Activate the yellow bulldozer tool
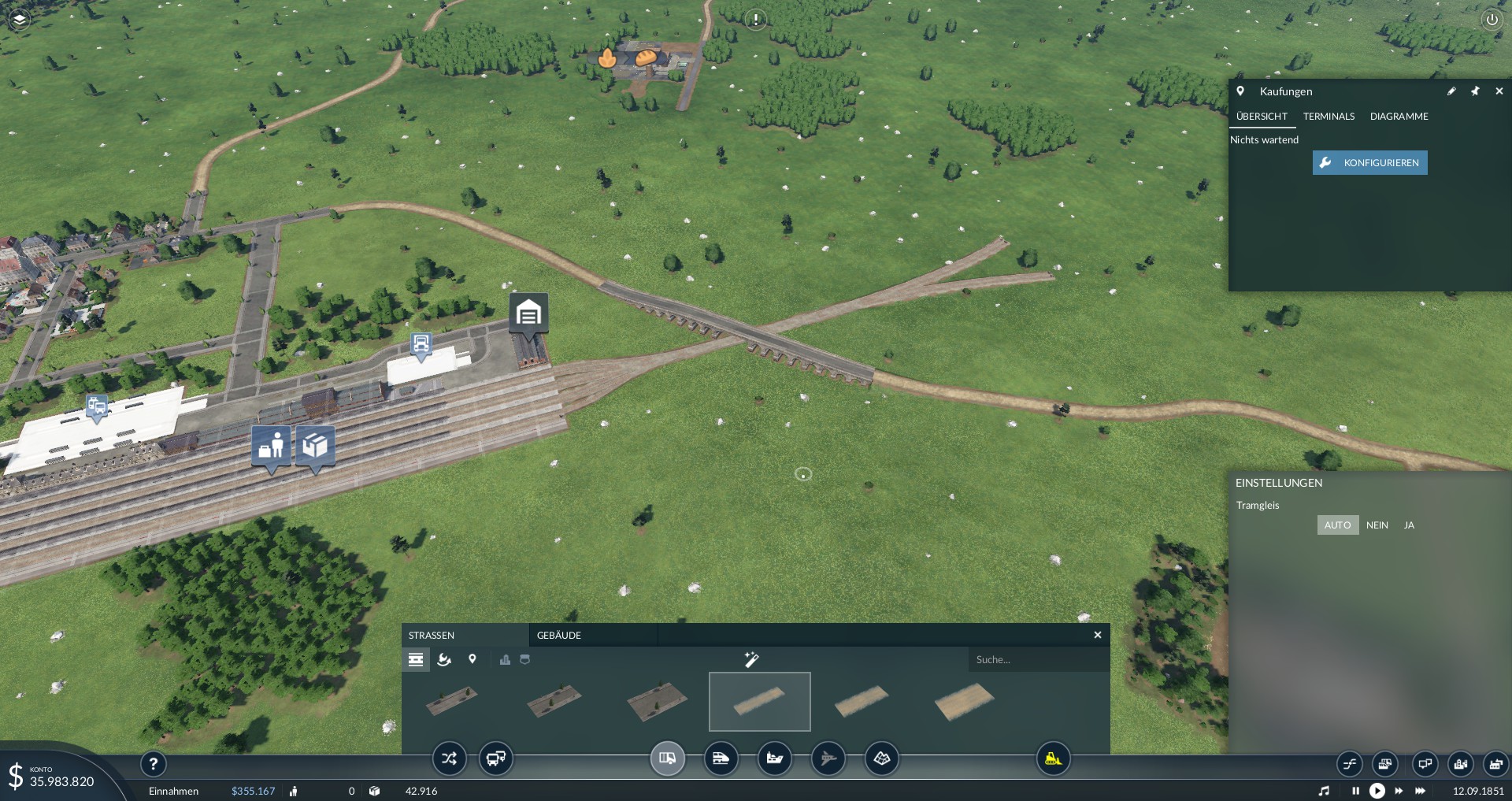 (x=1053, y=758)
